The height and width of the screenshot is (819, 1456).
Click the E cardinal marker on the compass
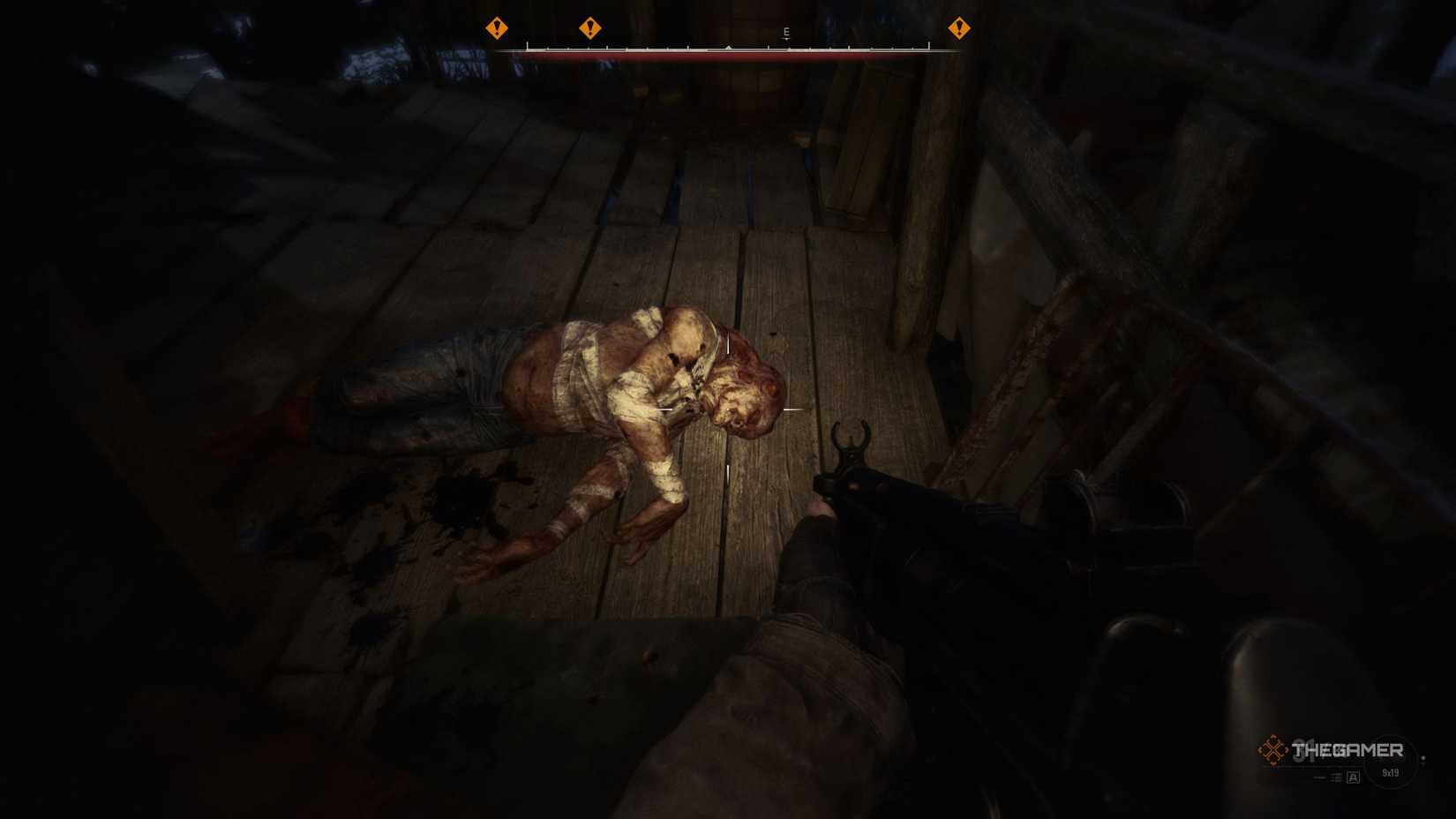point(786,33)
